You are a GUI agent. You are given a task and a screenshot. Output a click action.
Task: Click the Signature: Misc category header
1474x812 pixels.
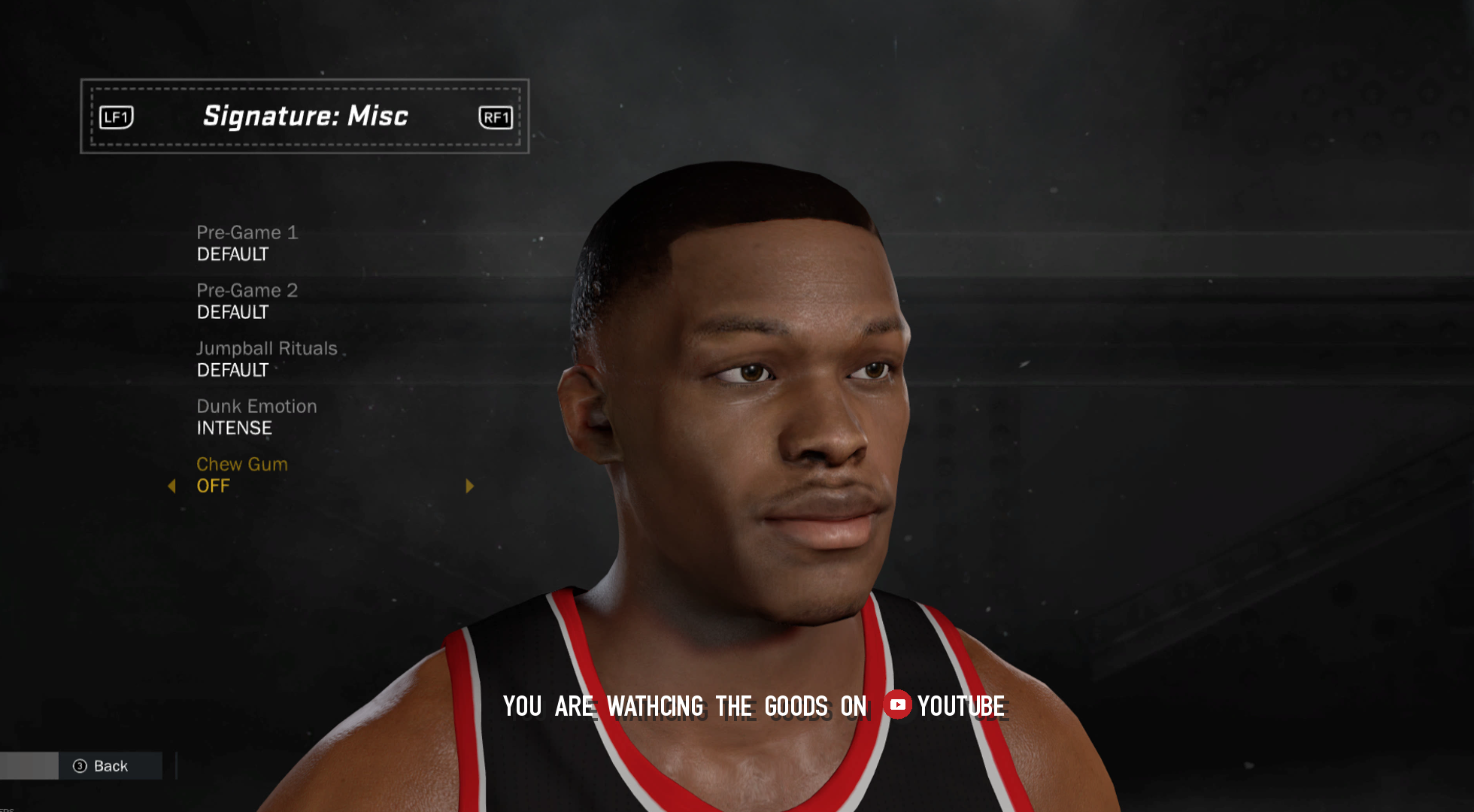tap(305, 117)
